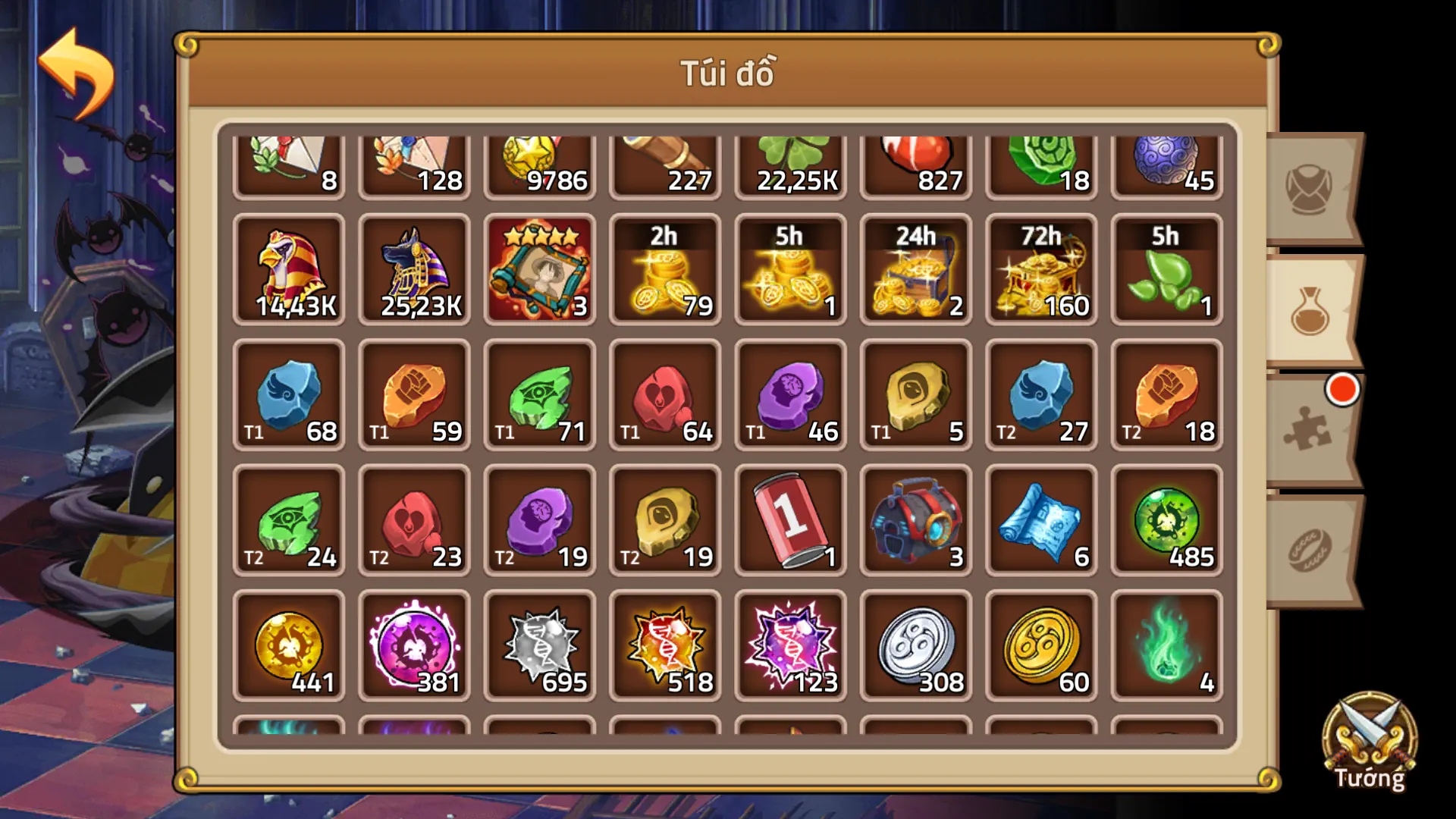This screenshot has height=819, width=1456.
Task: Select the T2 green soulstone with 24
Action: point(289,521)
